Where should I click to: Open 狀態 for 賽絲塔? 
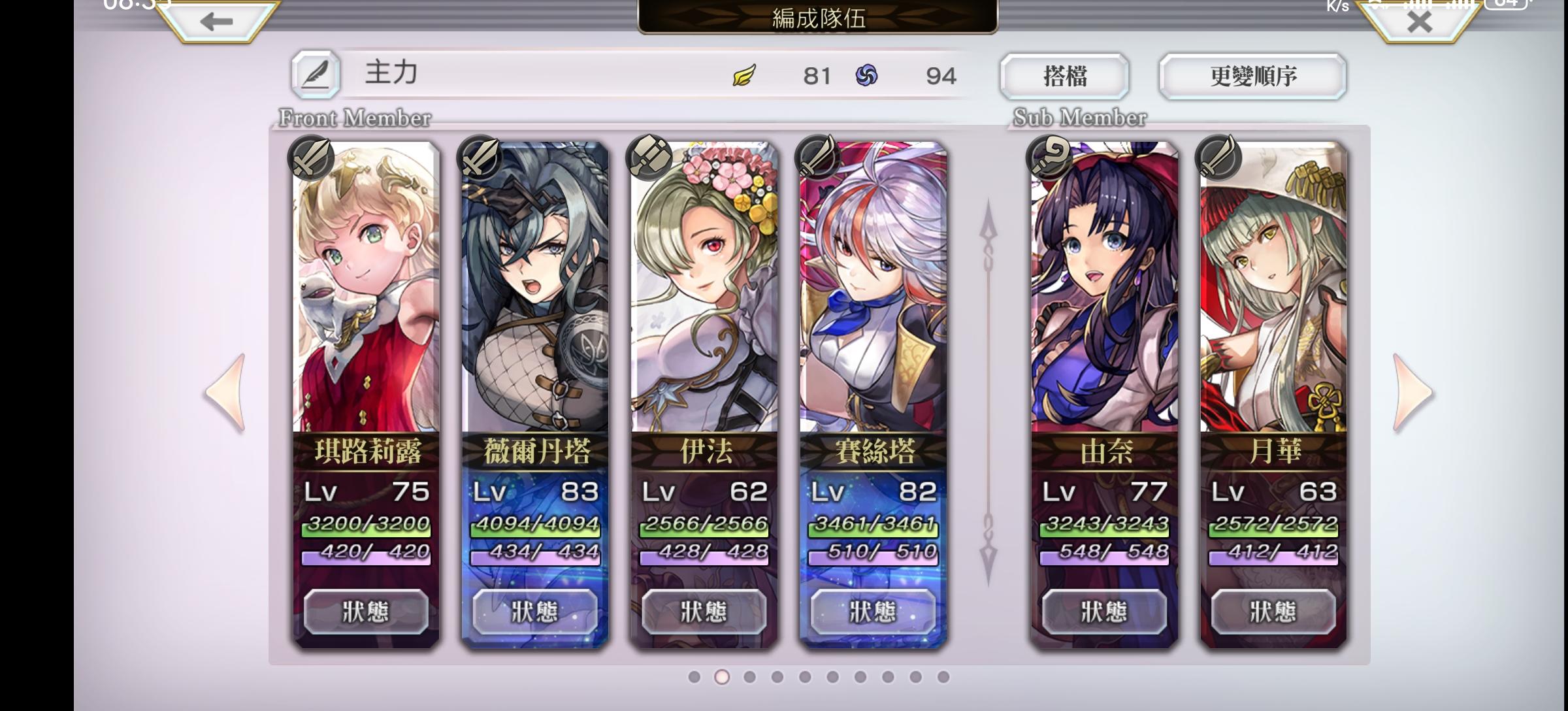coord(872,610)
